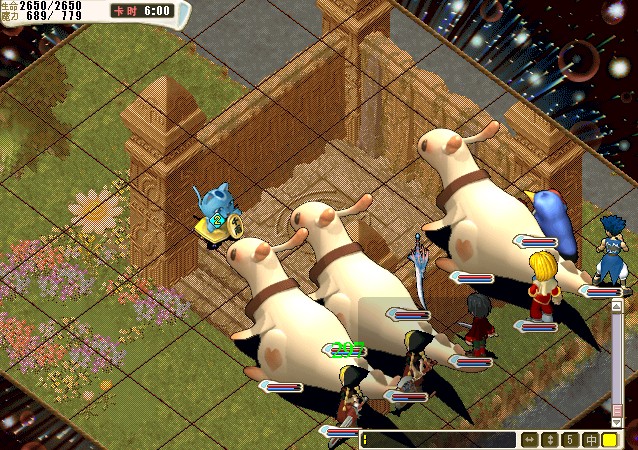This screenshot has height=450, width=638.
Task: Open the yellow chat color swatch
Action: tap(609, 440)
